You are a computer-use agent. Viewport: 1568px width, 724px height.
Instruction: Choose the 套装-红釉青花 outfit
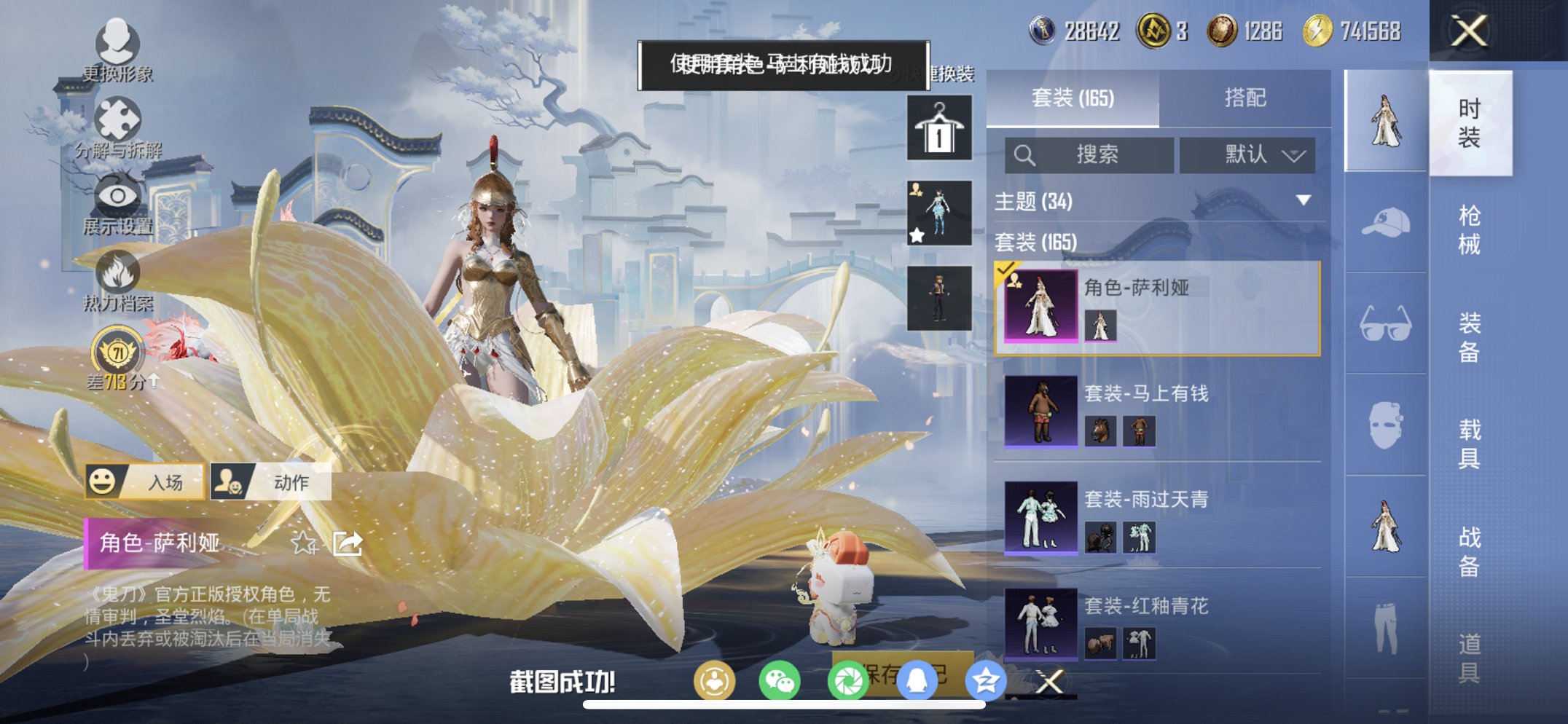pos(1157,624)
